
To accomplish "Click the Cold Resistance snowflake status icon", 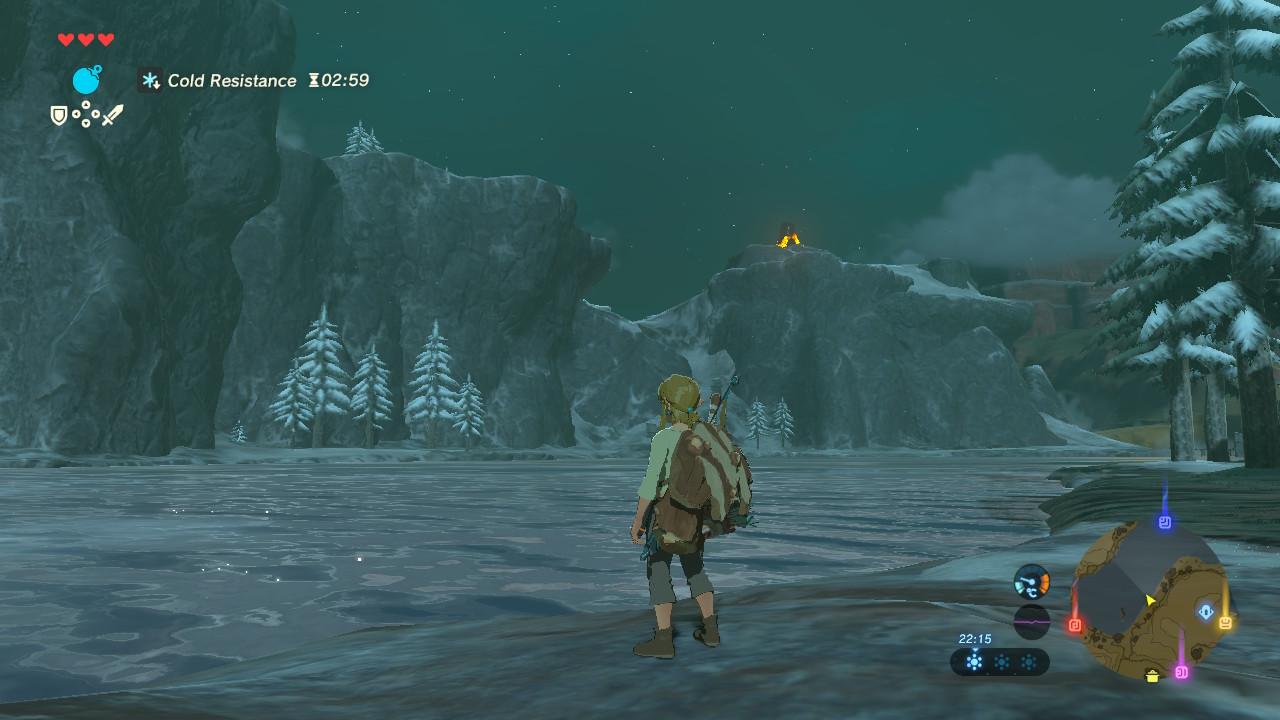I will 151,81.
